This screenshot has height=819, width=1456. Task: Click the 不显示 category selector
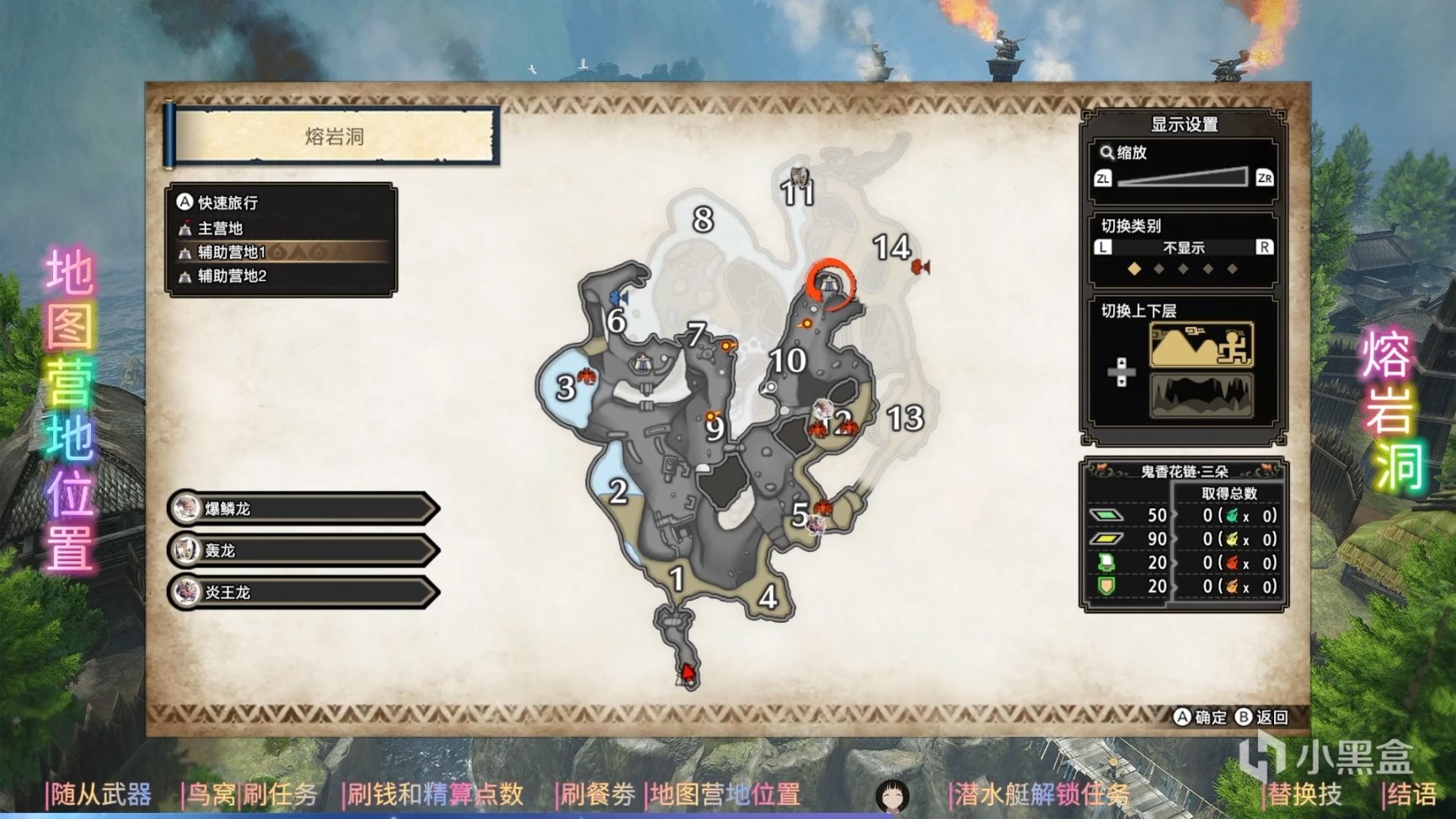[1183, 248]
